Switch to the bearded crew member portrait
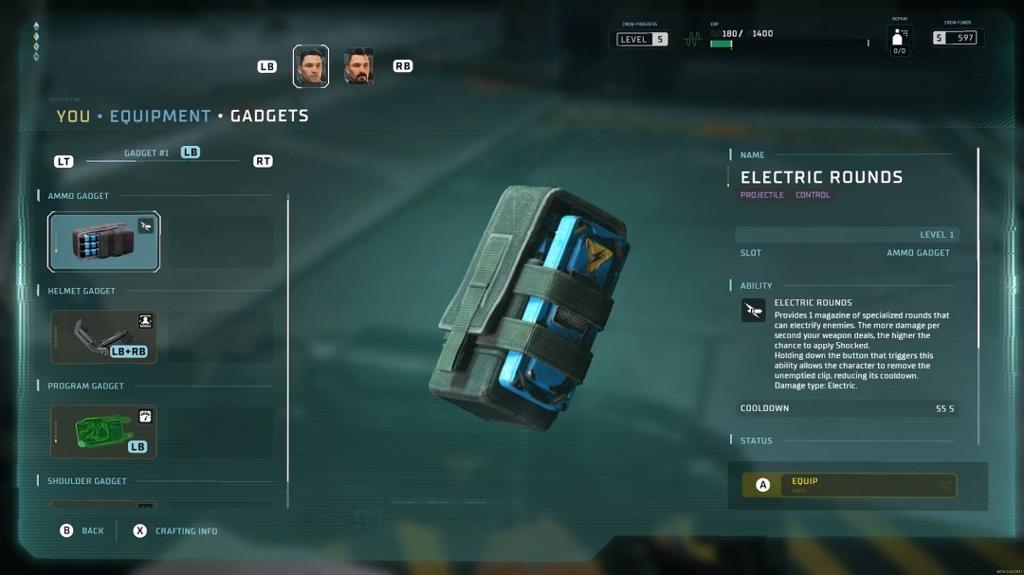The height and width of the screenshot is (575, 1024). point(359,67)
